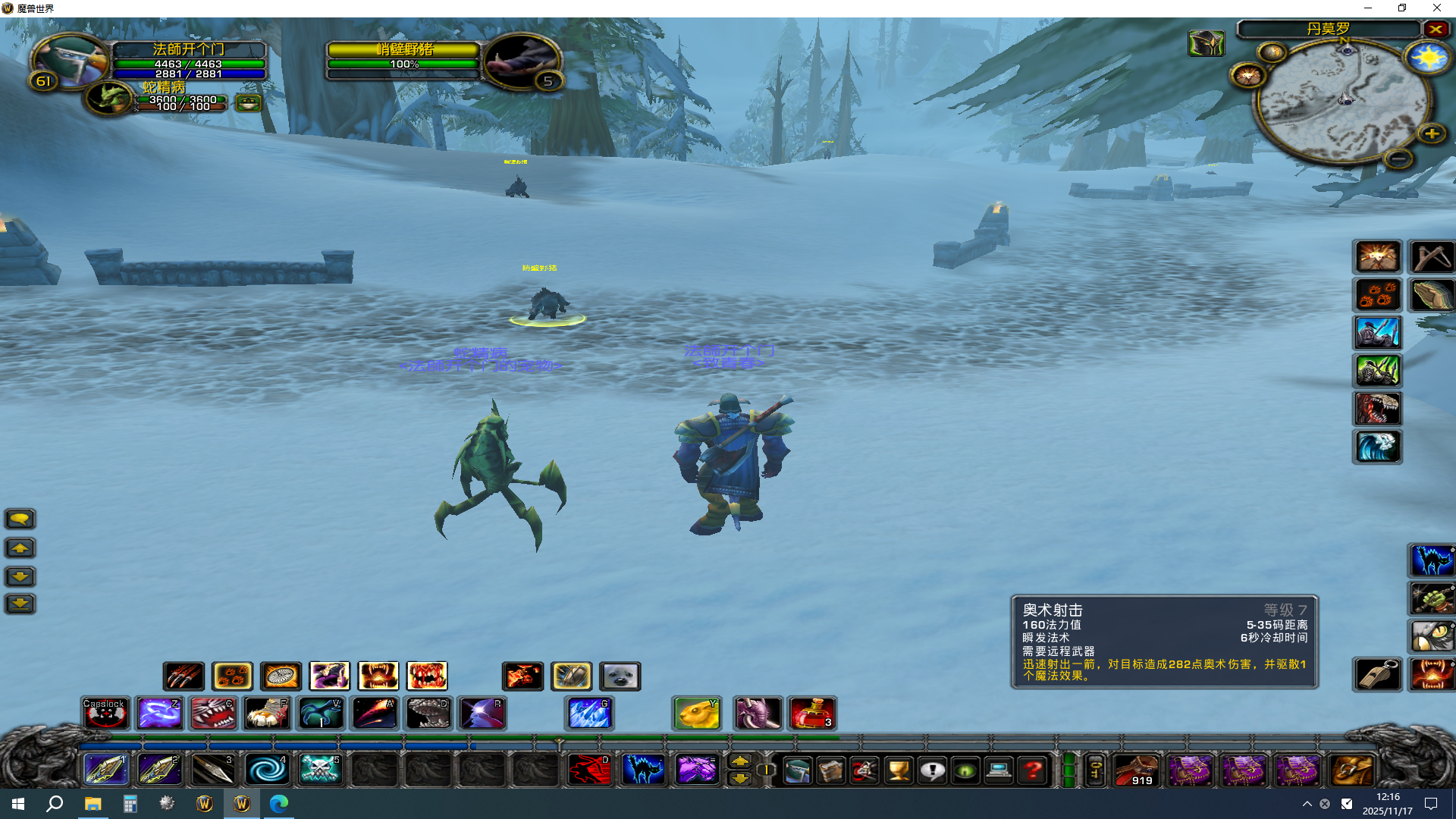
Task: Activate the blue ice shards ability marked G
Action: (589, 714)
